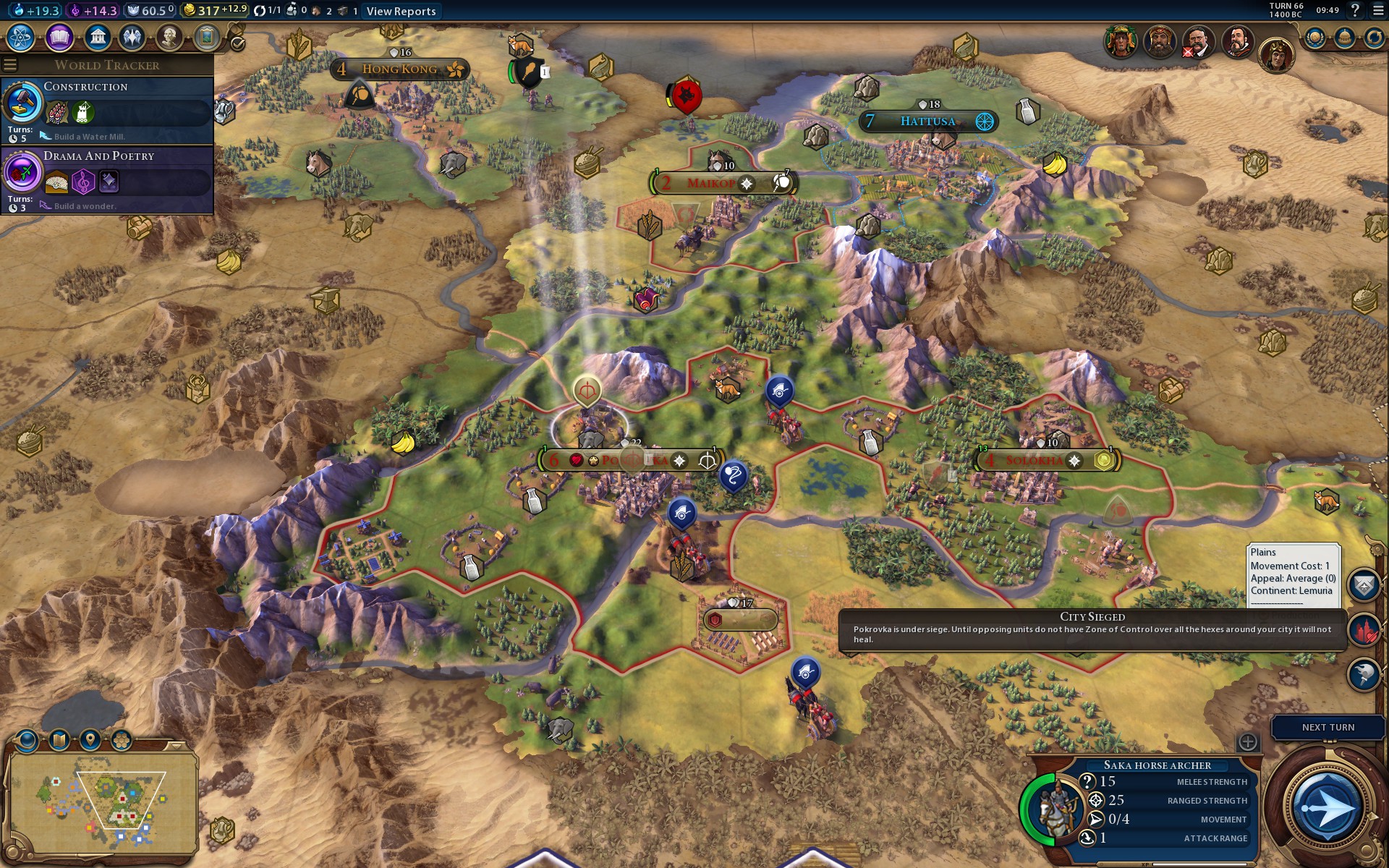This screenshot has height=868, width=1389.
Task: Open the main game menu icon
Action: 1377,11
